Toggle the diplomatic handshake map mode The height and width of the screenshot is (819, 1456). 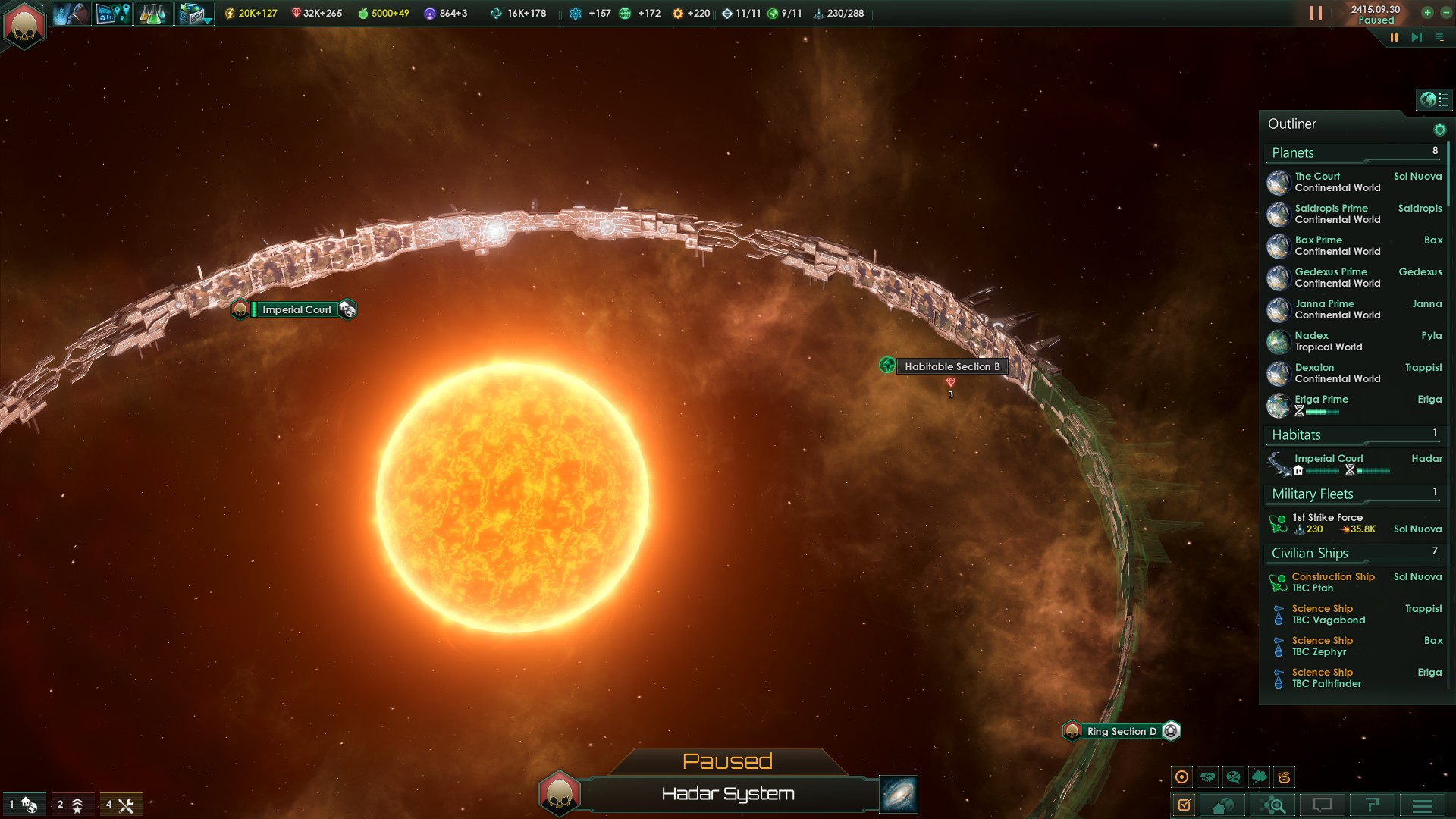1208,777
